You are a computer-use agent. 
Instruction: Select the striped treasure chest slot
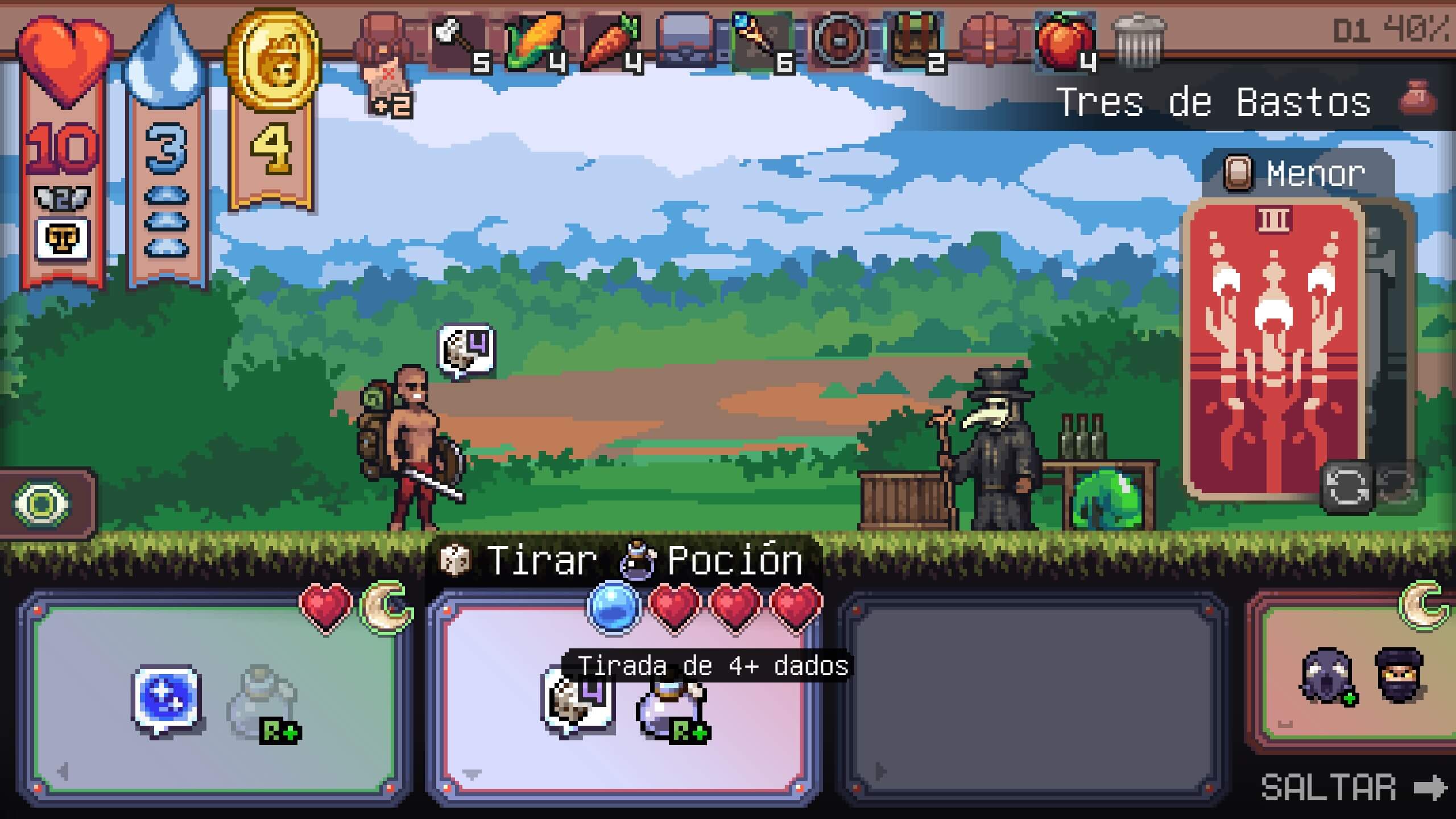915,41
